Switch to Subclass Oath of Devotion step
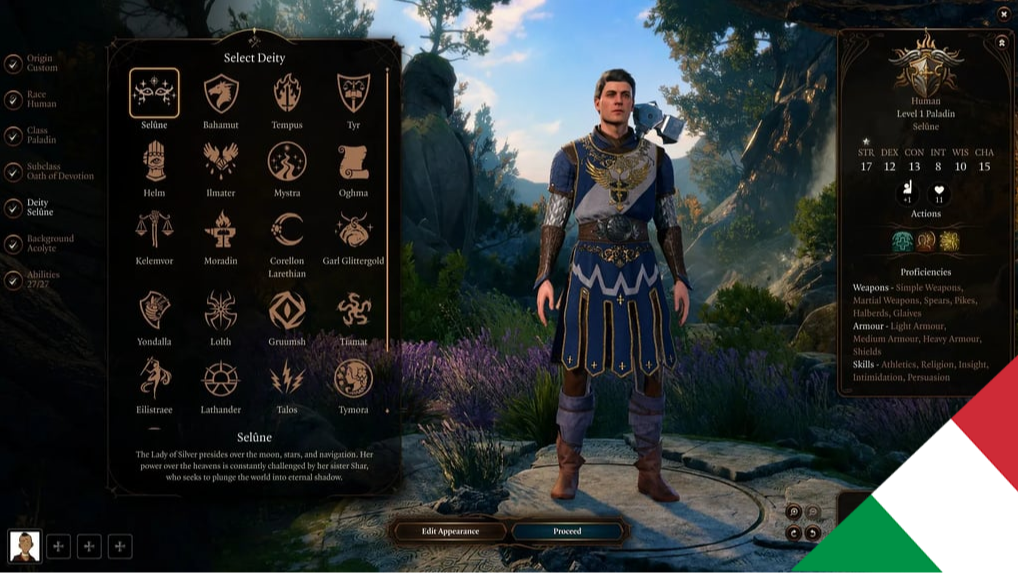This screenshot has width=1018, height=573. click(x=58, y=172)
